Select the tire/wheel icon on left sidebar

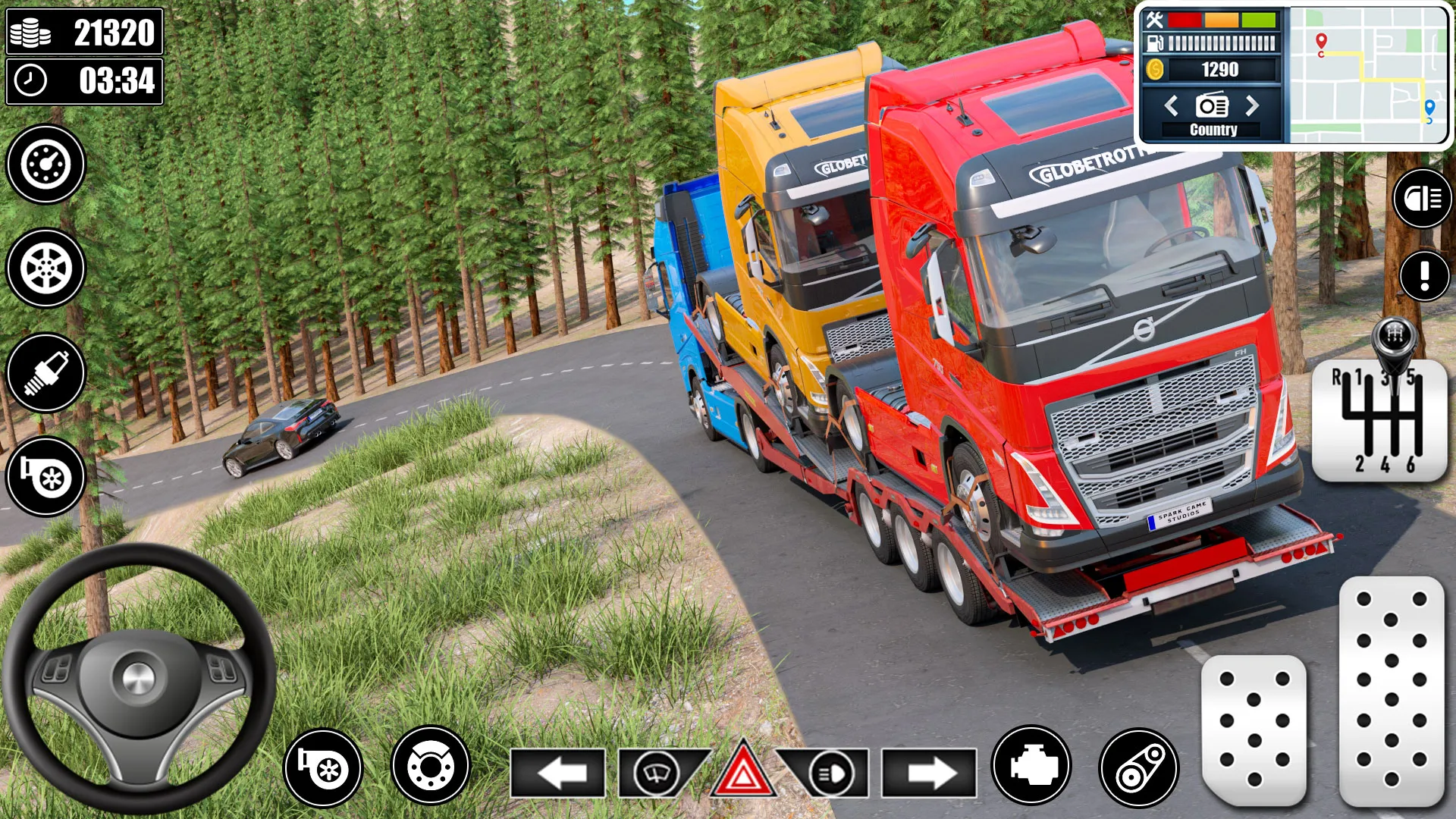coord(45,269)
